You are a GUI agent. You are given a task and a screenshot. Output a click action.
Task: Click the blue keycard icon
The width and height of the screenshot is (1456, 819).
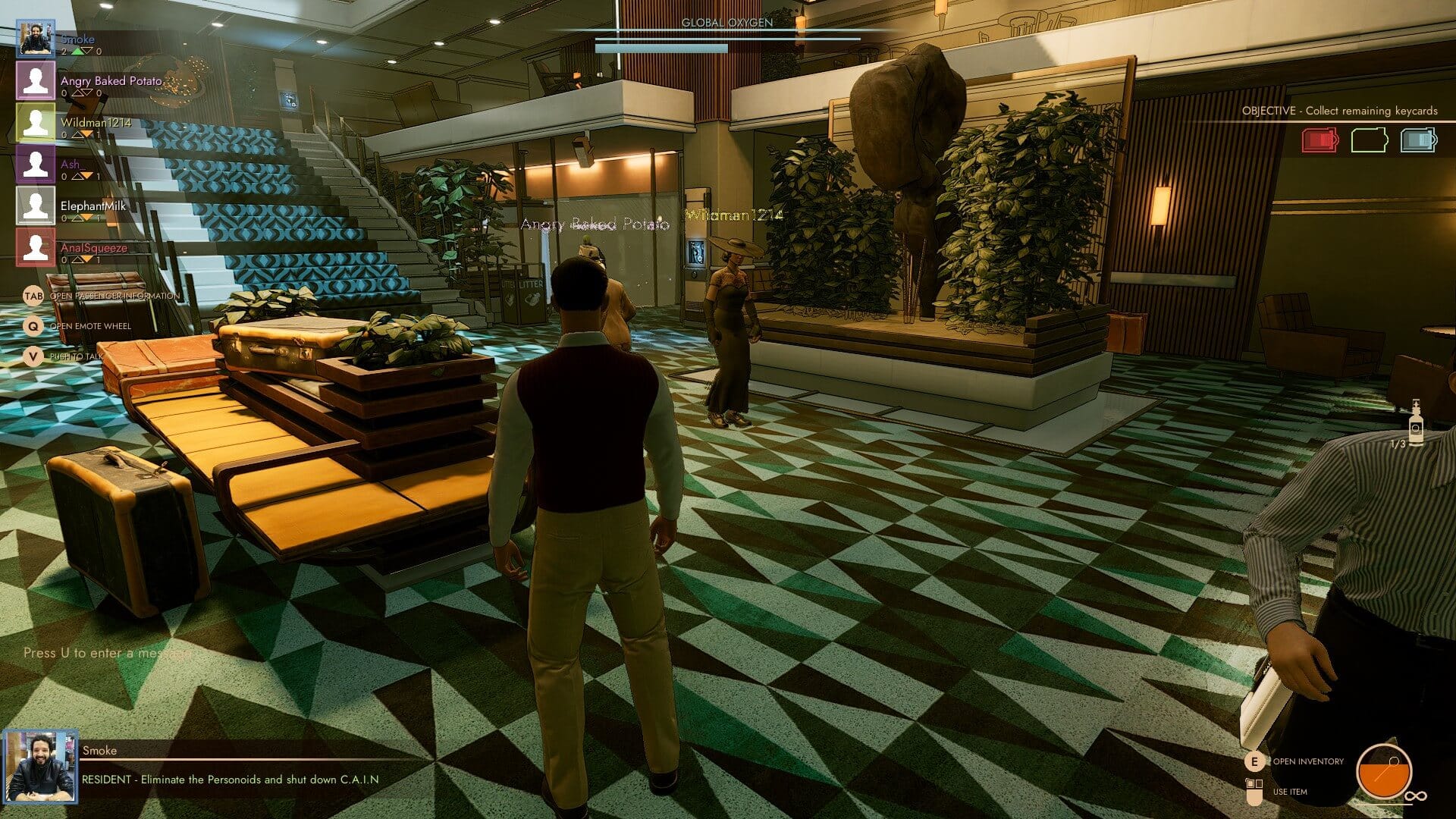(1418, 140)
